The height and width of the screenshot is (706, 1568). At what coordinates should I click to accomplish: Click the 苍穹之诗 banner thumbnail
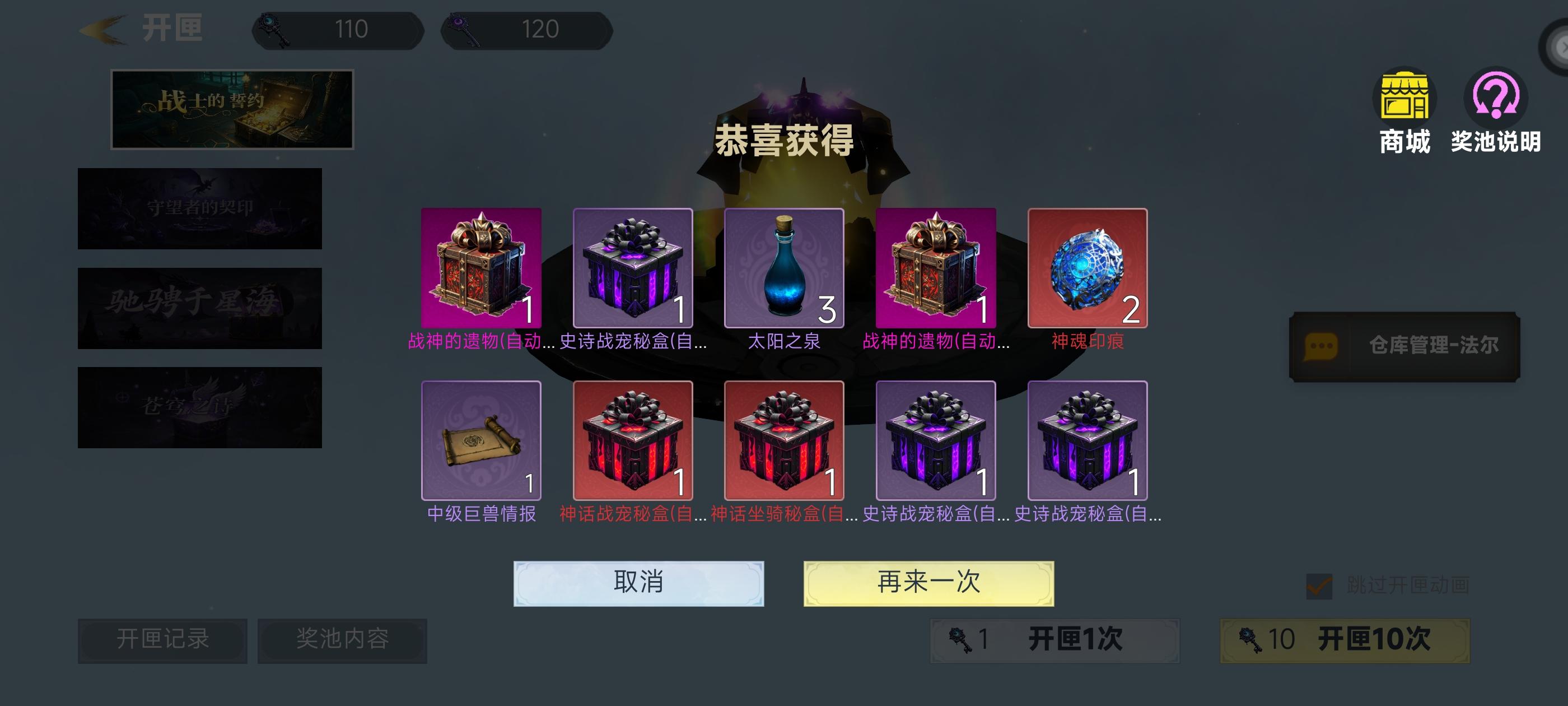(199, 407)
